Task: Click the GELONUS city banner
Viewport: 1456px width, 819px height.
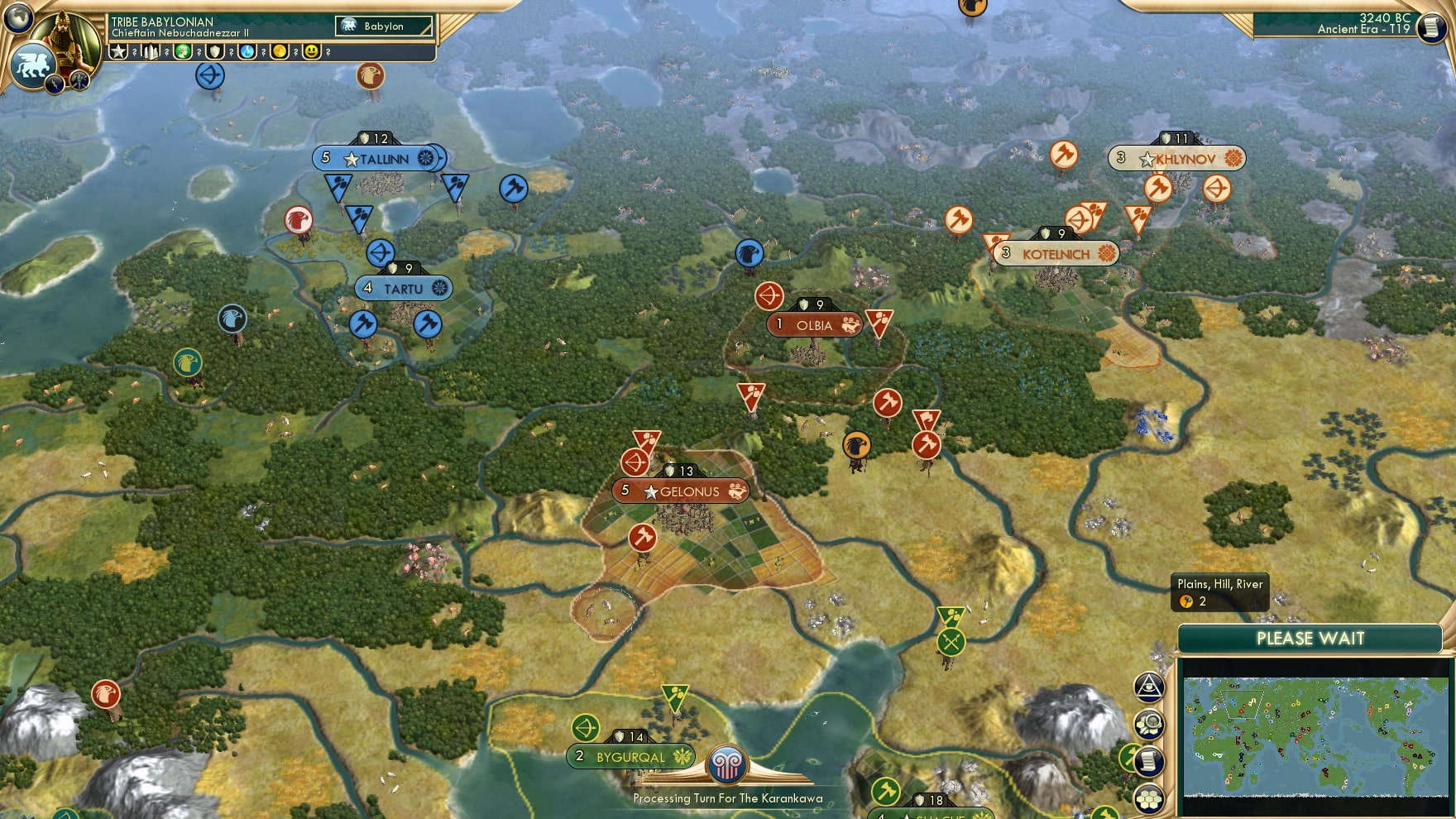Action: [682, 491]
